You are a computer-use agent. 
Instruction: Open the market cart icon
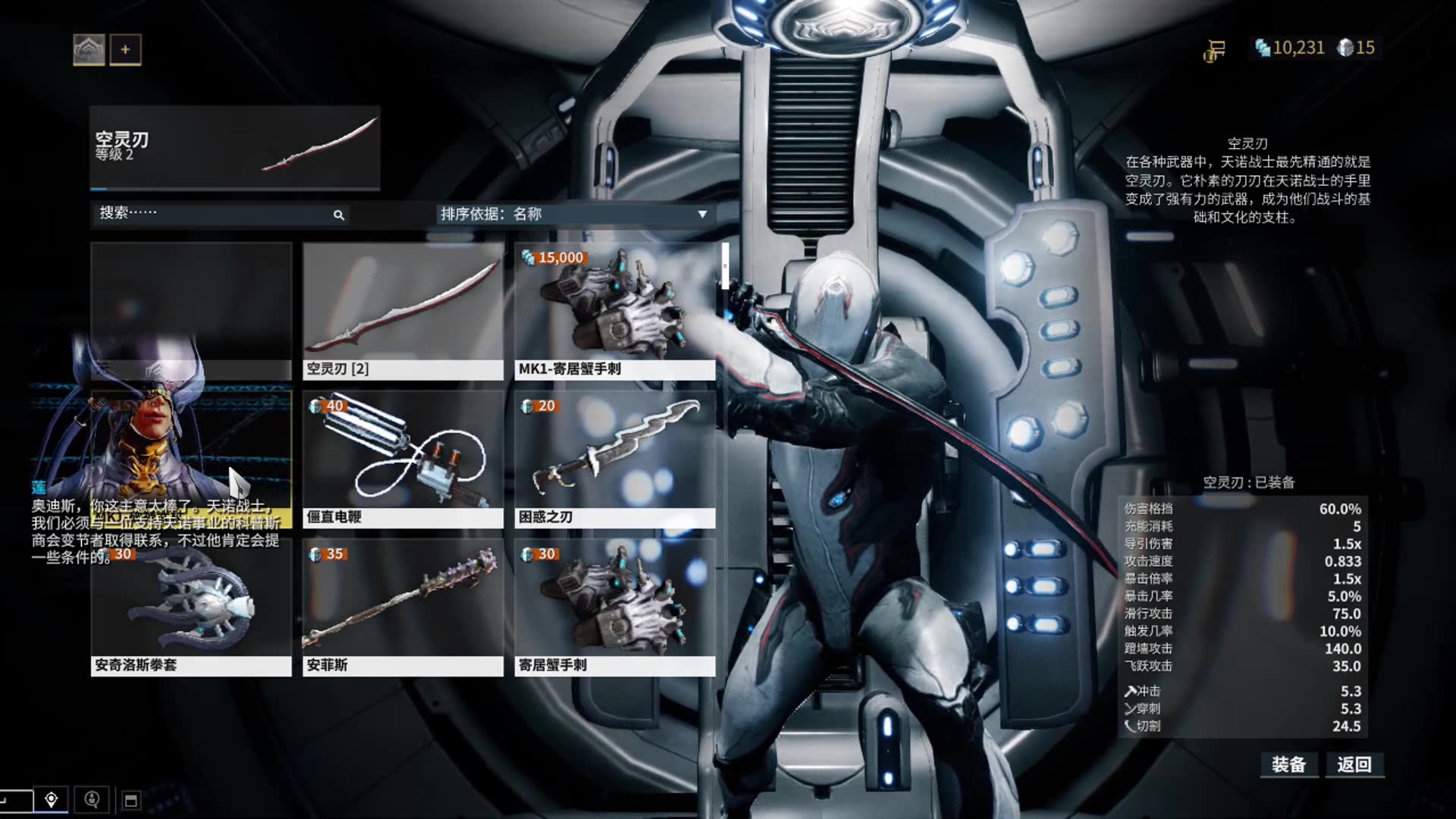[1215, 50]
